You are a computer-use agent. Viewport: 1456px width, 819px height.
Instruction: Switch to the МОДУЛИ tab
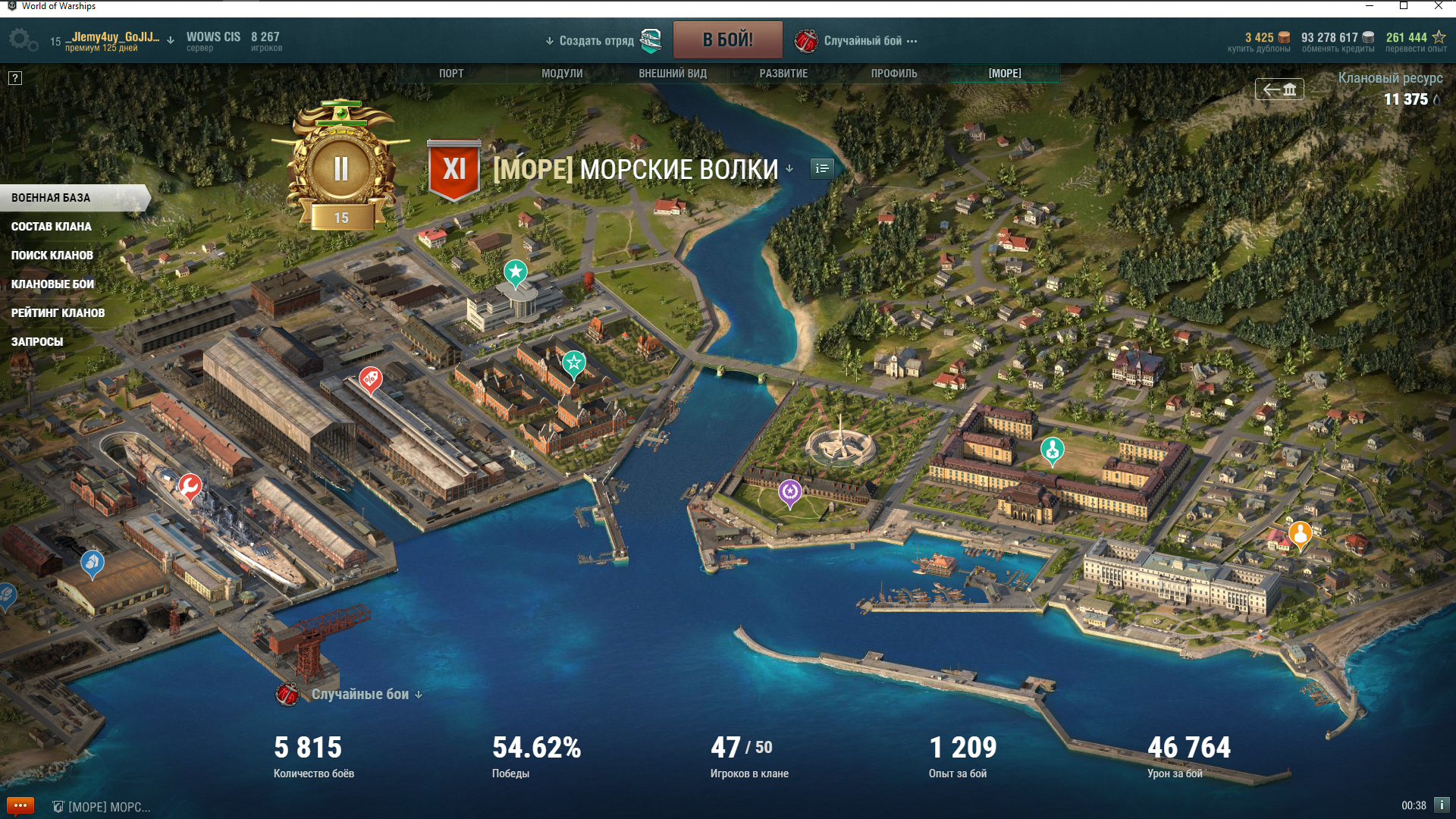coord(562,74)
